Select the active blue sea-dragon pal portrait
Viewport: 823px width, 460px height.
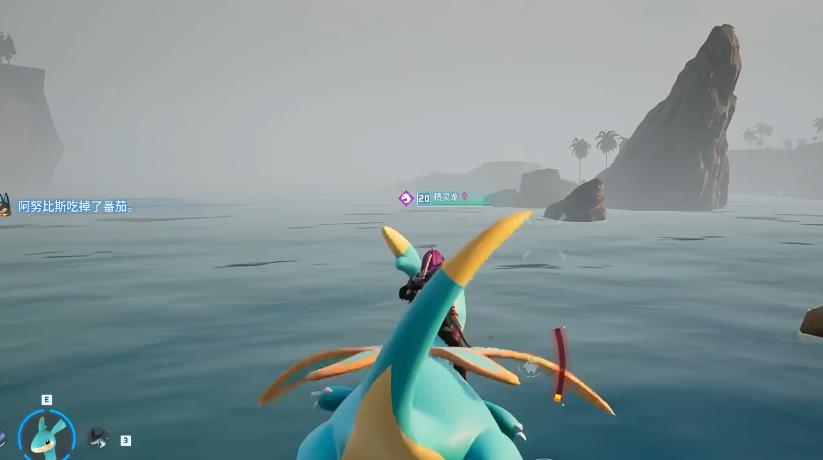pyautogui.click(x=46, y=434)
